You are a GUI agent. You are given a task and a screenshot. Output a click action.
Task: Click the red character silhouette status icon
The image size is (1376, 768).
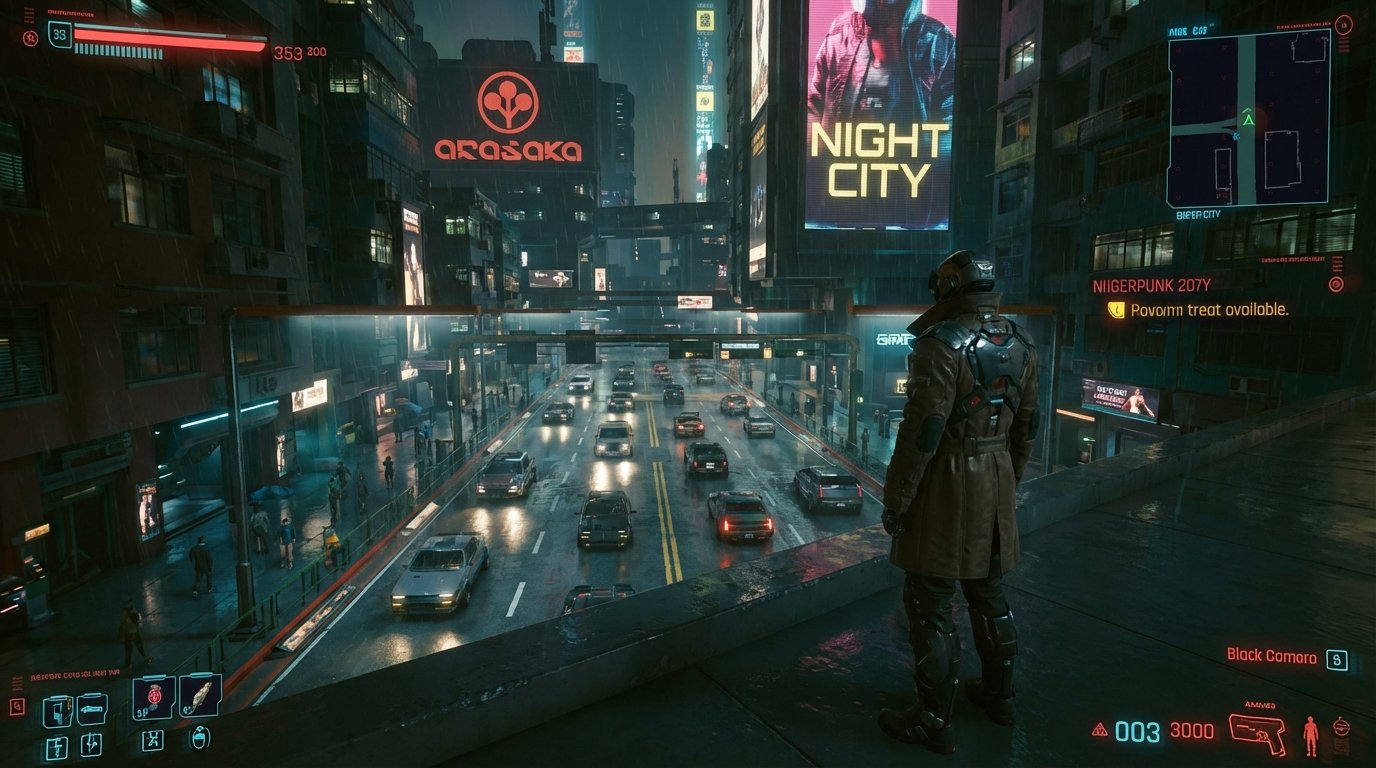pos(1311,735)
